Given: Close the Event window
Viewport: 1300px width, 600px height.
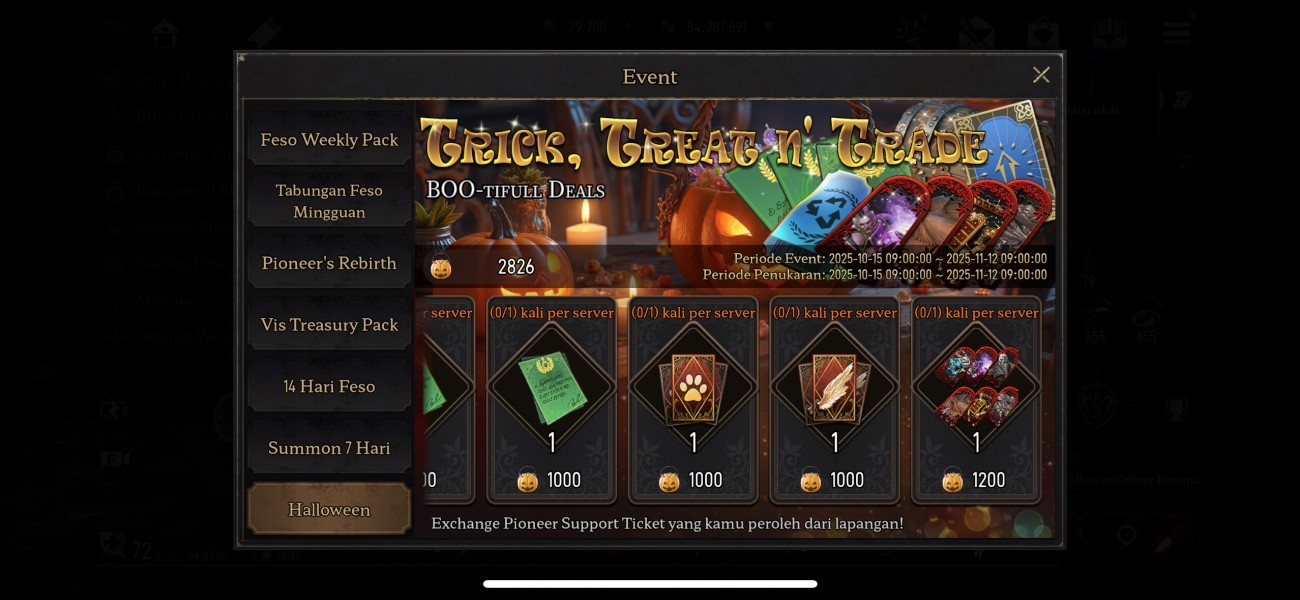Looking at the screenshot, I should tap(1041, 76).
